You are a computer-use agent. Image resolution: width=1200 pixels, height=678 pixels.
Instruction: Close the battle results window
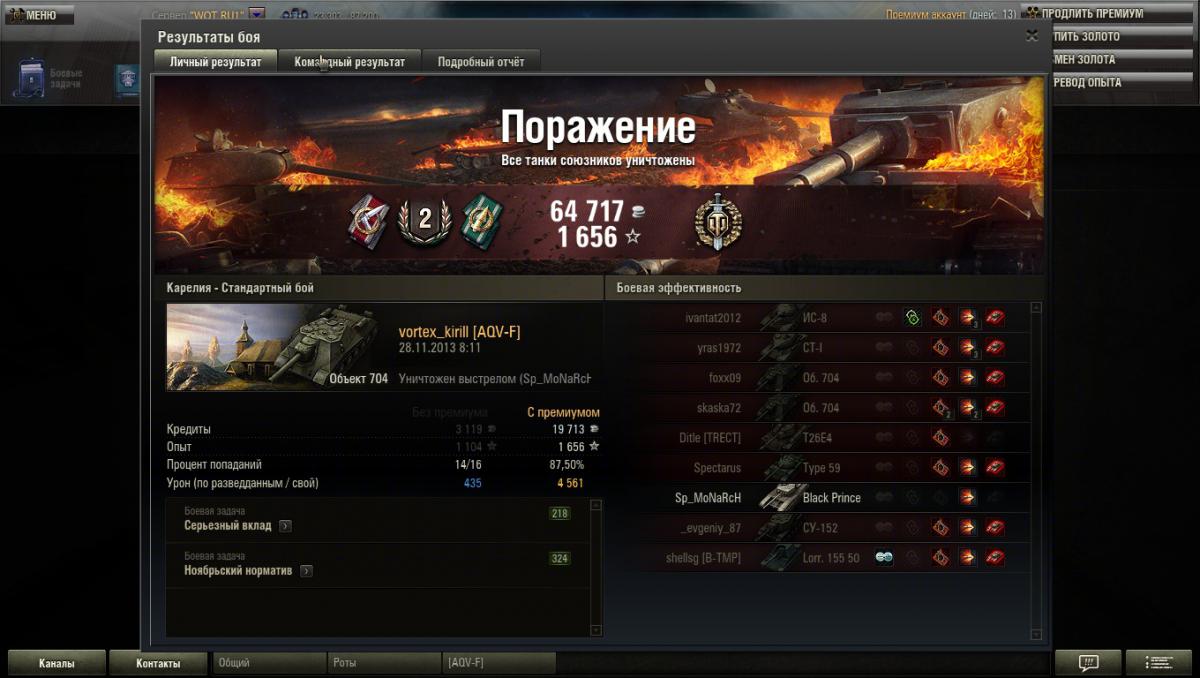pos(1031,35)
